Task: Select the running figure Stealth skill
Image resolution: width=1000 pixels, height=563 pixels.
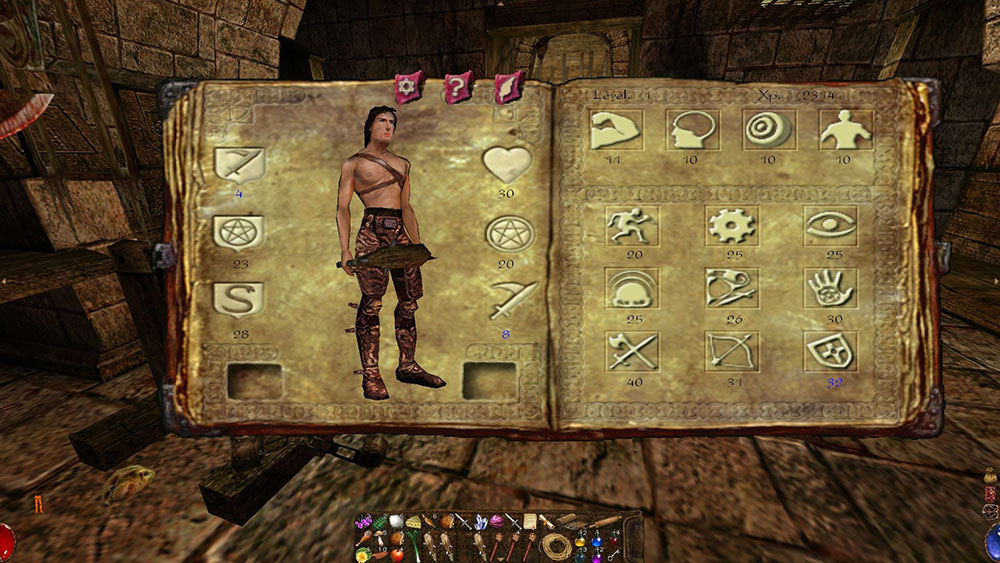Action: coord(632,227)
